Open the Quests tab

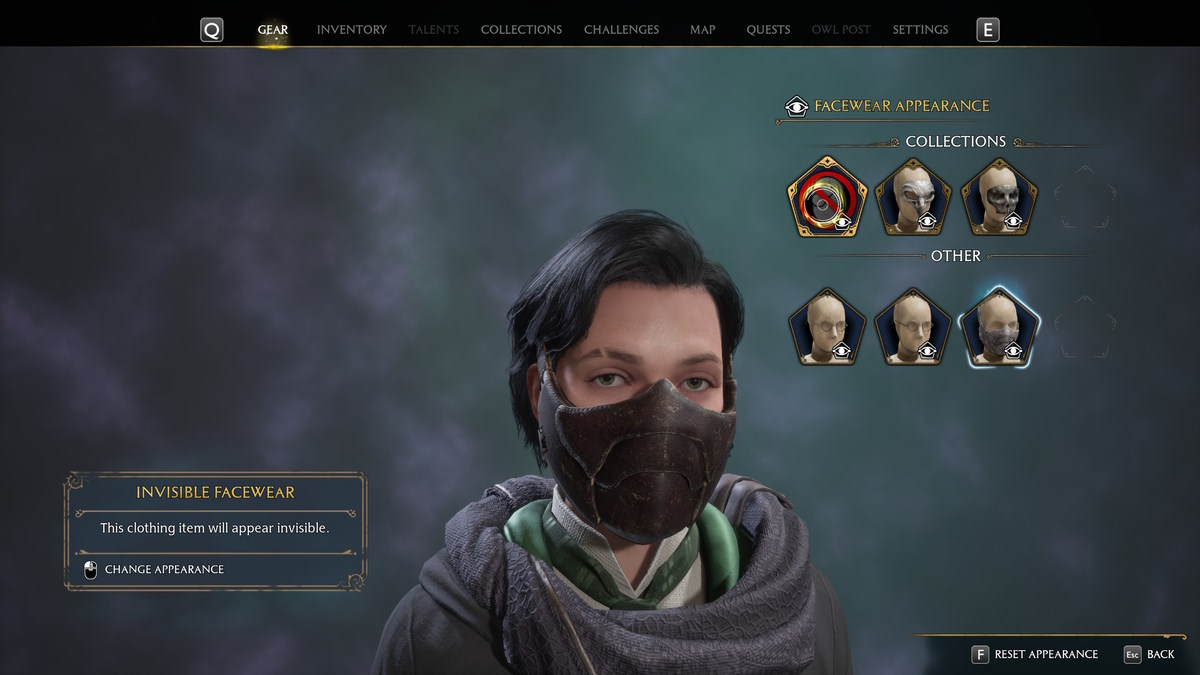click(768, 30)
